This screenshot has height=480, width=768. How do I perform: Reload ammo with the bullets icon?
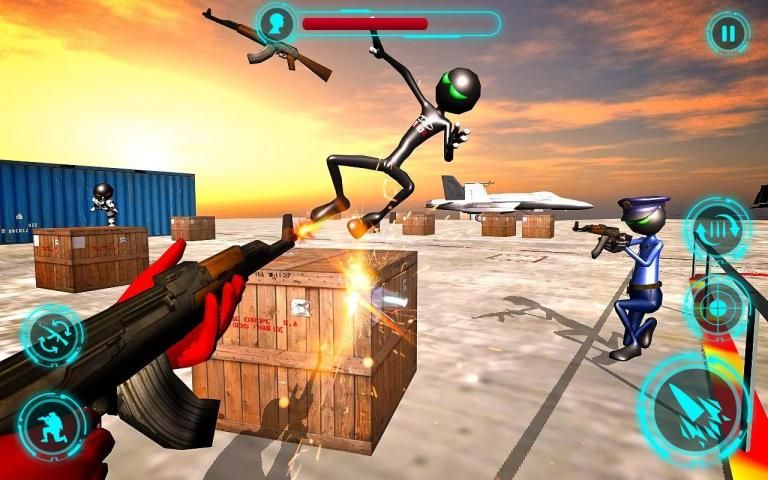pyautogui.click(x=717, y=230)
